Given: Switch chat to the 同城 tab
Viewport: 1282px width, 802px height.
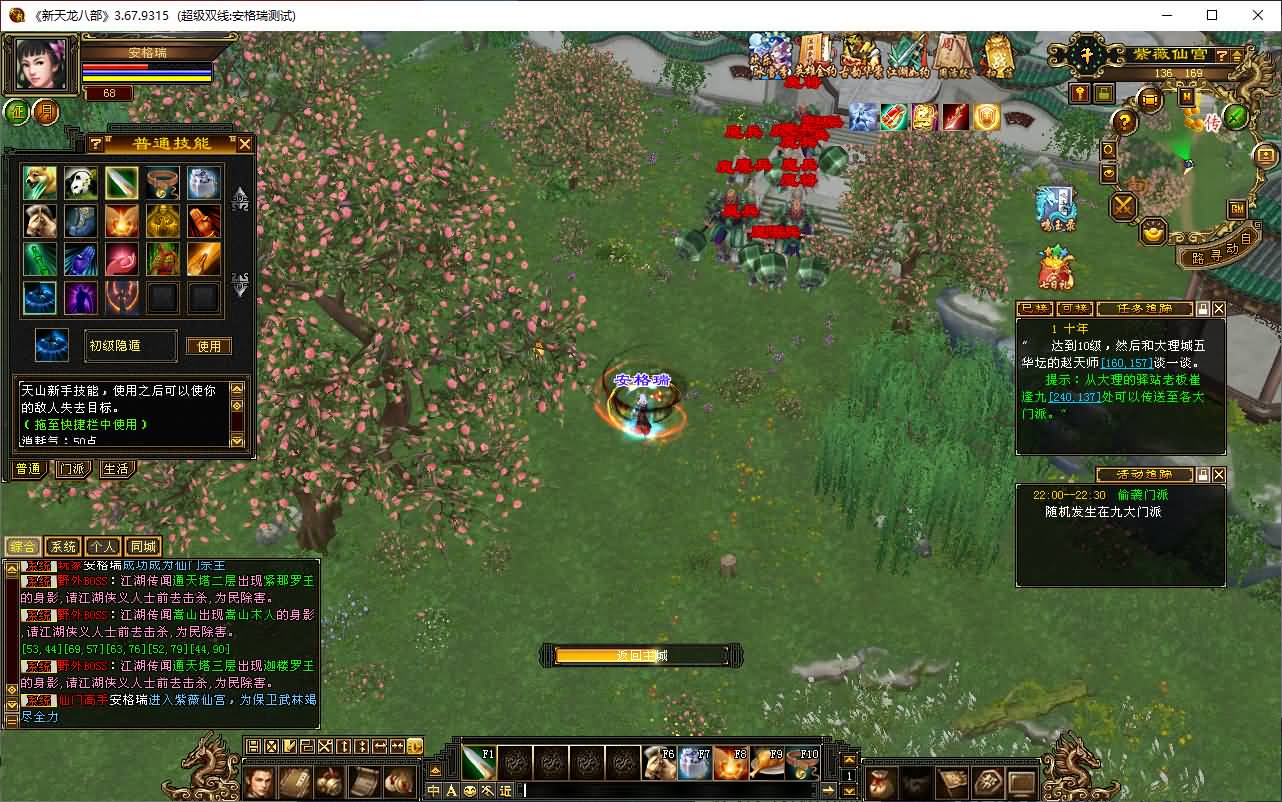Looking at the screenshot, I should 143,546.
